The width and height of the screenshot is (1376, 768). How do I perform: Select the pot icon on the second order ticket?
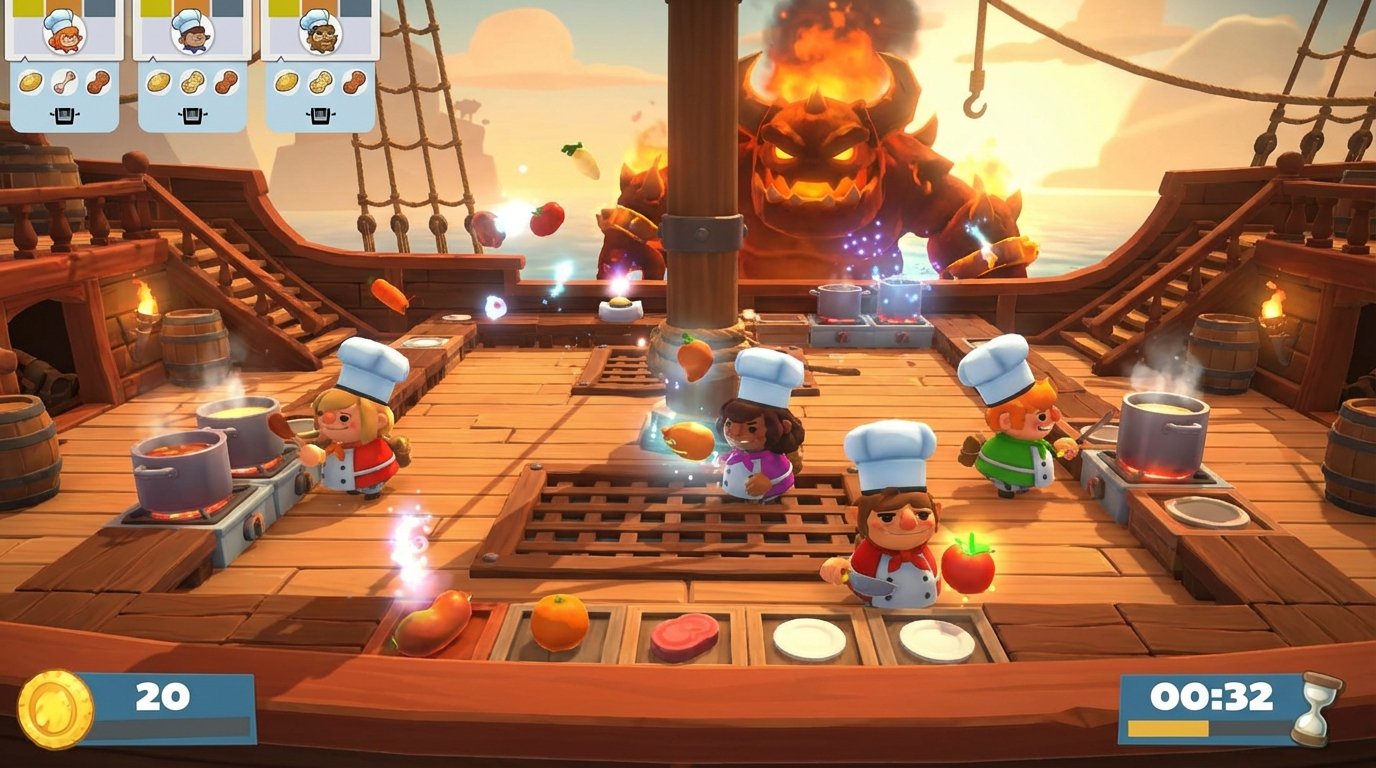tap(192, 116)
